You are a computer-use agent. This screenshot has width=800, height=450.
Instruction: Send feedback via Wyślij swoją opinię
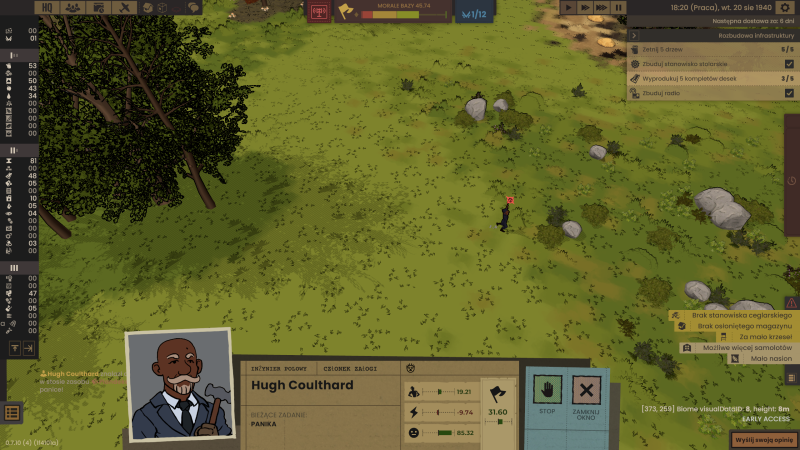coord(762,439)
